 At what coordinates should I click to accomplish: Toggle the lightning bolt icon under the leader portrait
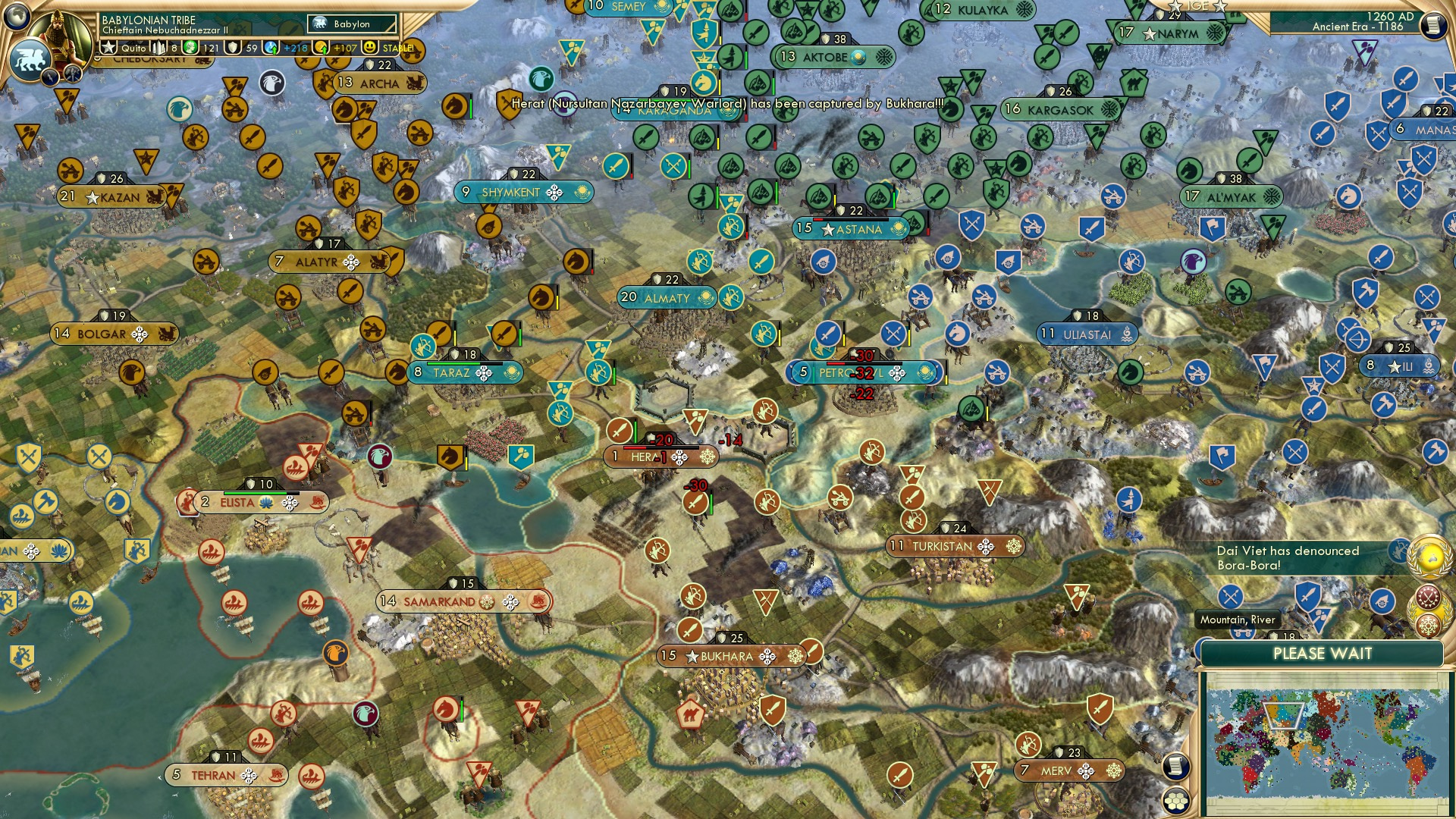coord(51,77)
